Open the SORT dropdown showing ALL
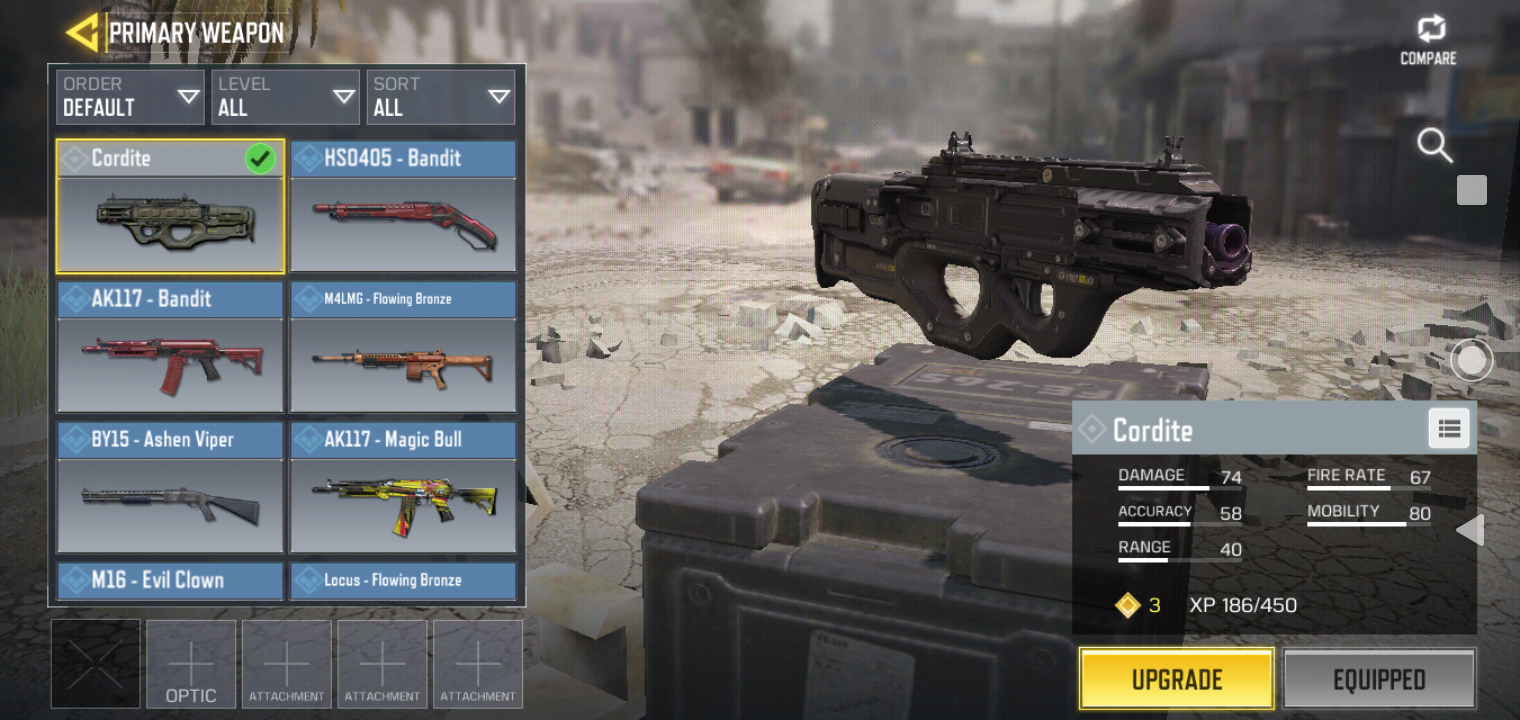1520x720 pixels. pyautogui.click(x=440, y=96)
